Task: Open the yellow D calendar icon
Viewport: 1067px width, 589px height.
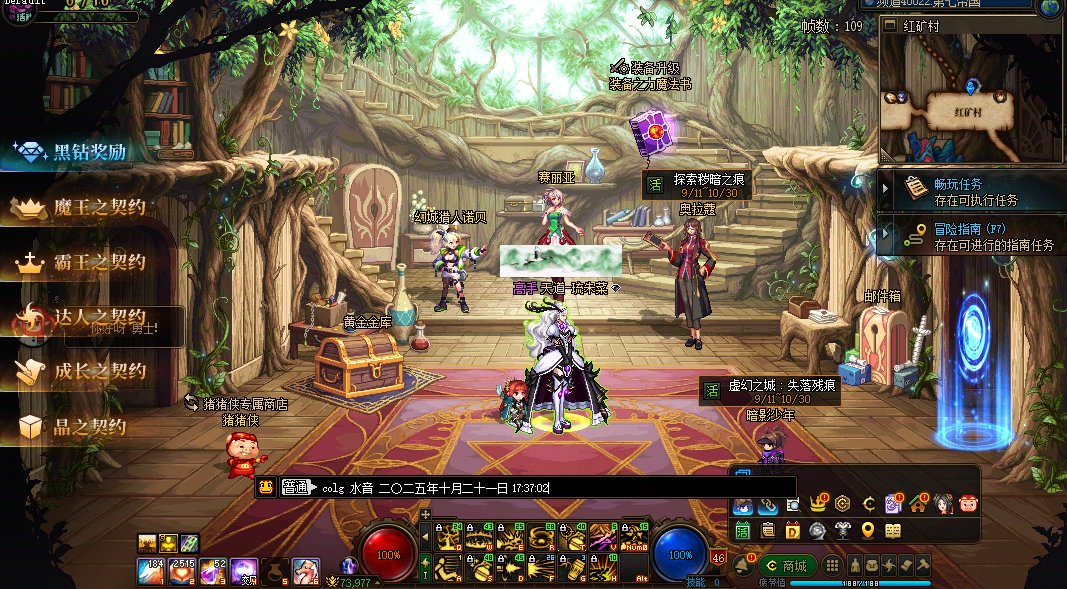Action: [792, 530]
